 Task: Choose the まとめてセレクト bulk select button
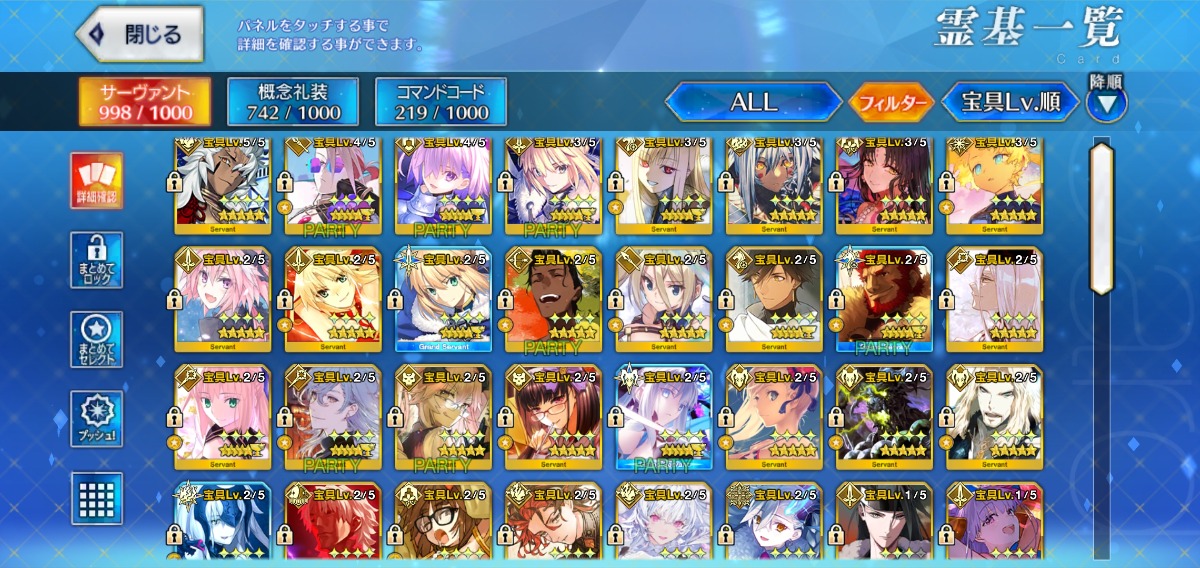point(97,339)
